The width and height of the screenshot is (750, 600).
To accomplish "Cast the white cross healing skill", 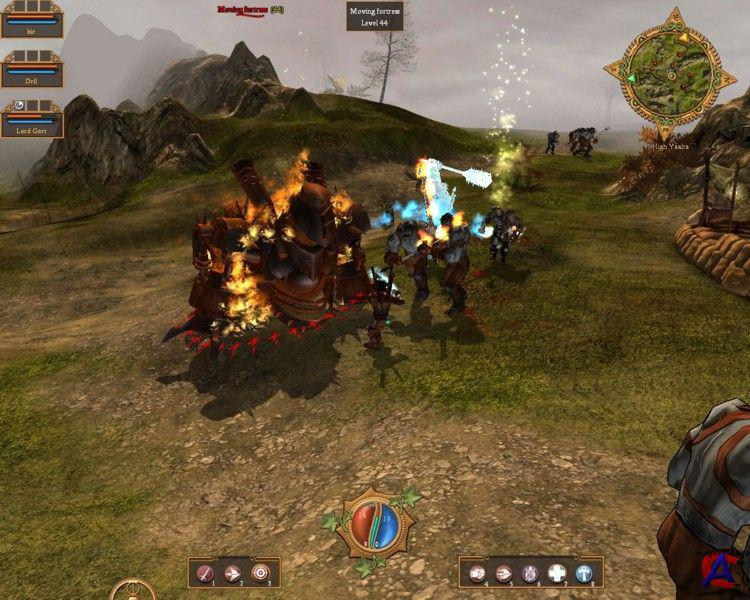I will coord(558,573).
